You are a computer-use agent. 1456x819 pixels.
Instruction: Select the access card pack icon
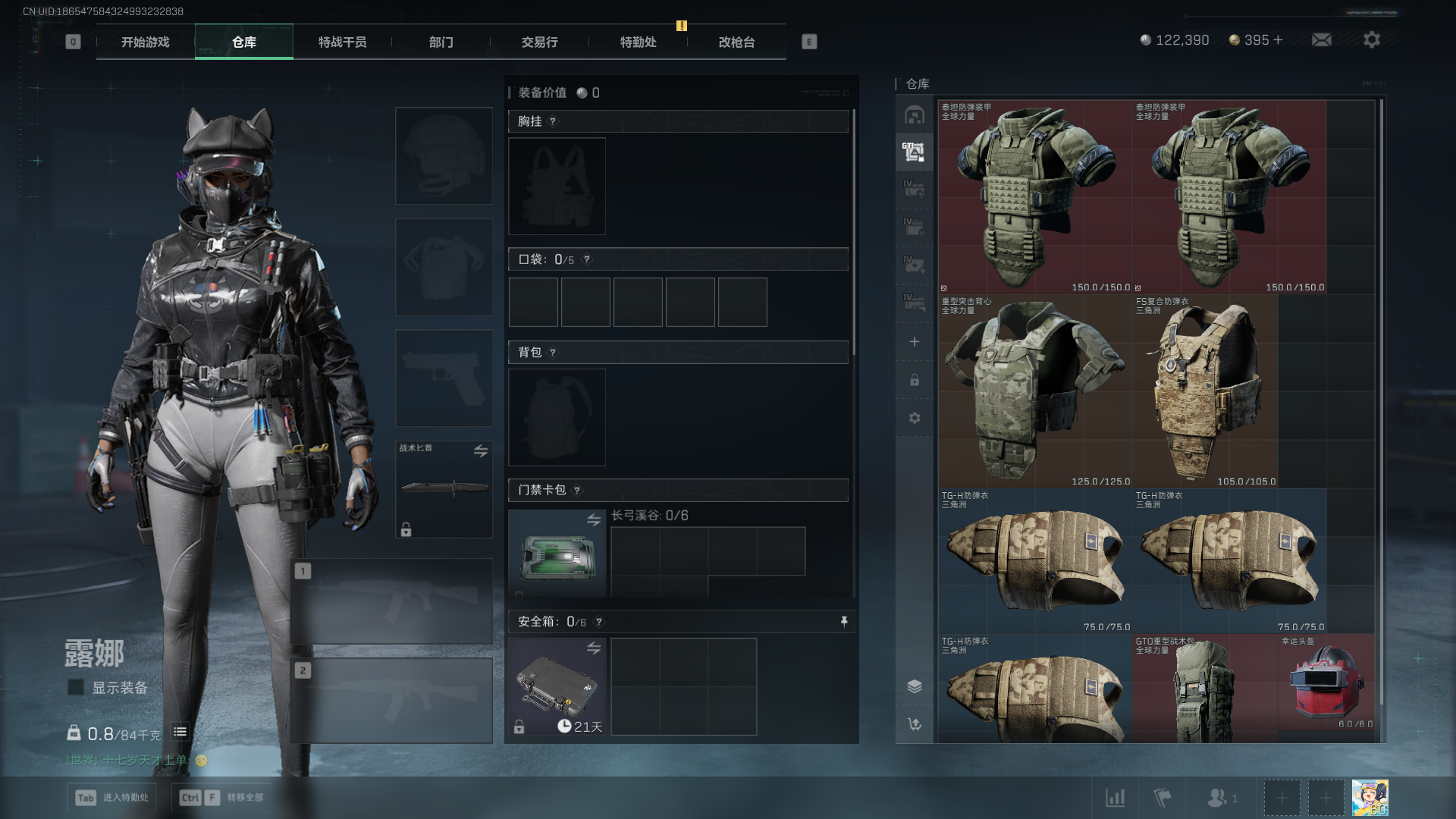coord(557,554)
